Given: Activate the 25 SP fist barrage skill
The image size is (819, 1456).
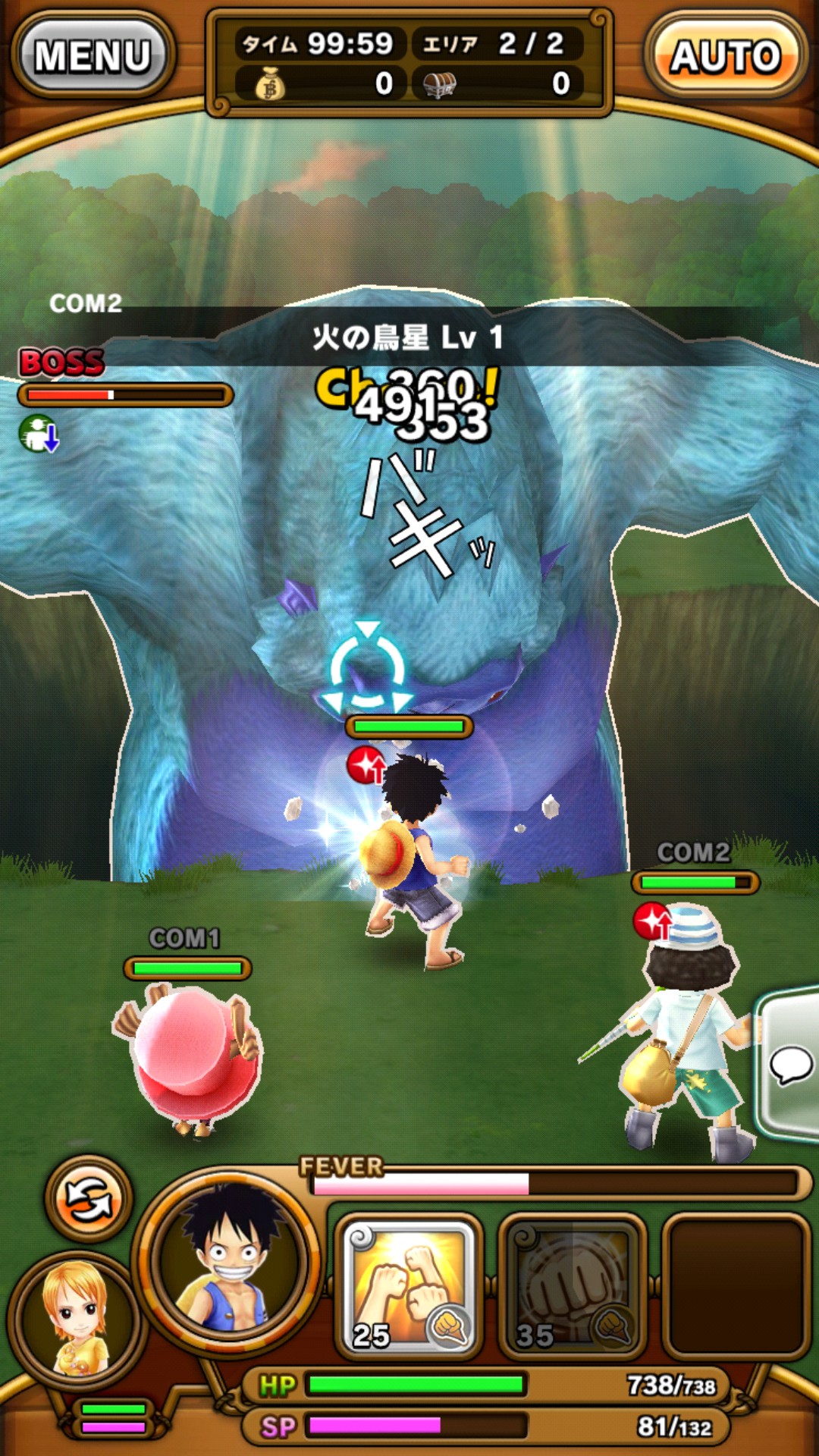Looking at the screenshot, I should pyautogui.click(x=409, y=1285).
